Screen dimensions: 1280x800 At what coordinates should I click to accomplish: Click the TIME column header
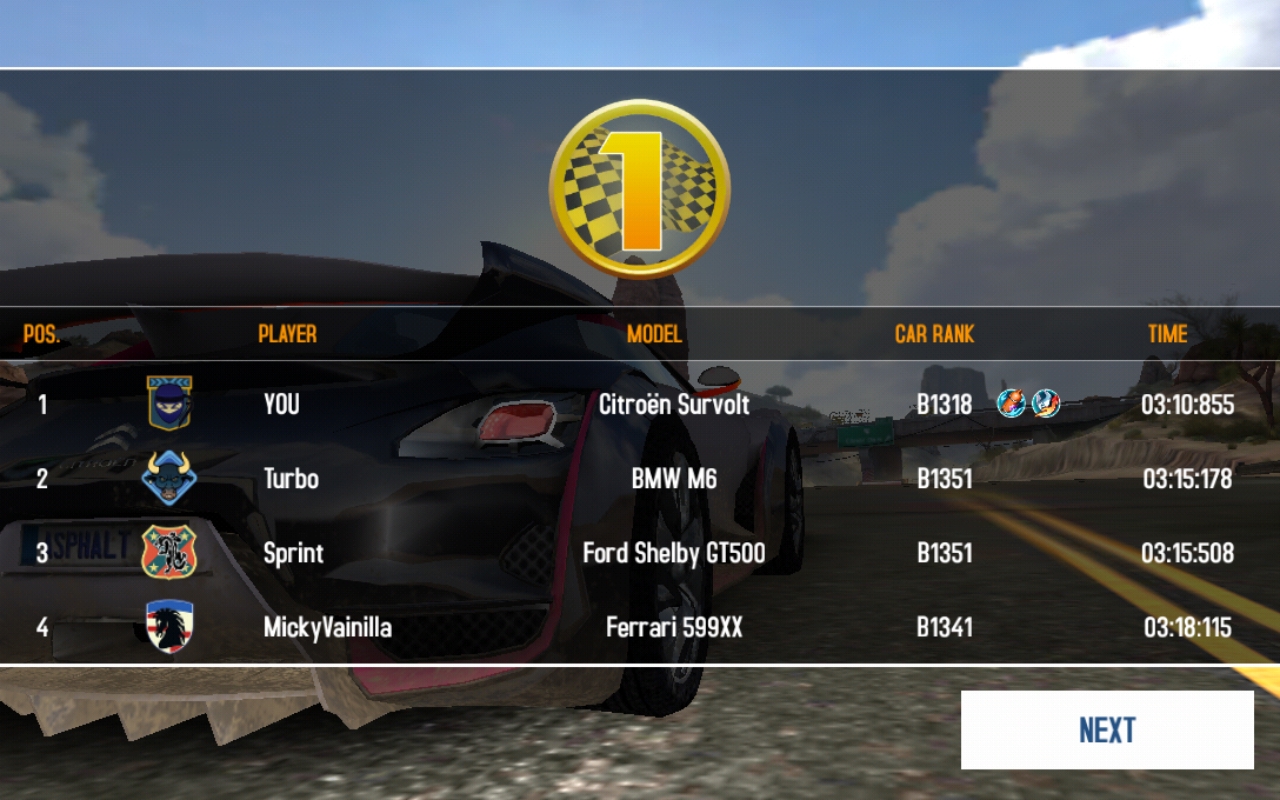coord(1167,334)
